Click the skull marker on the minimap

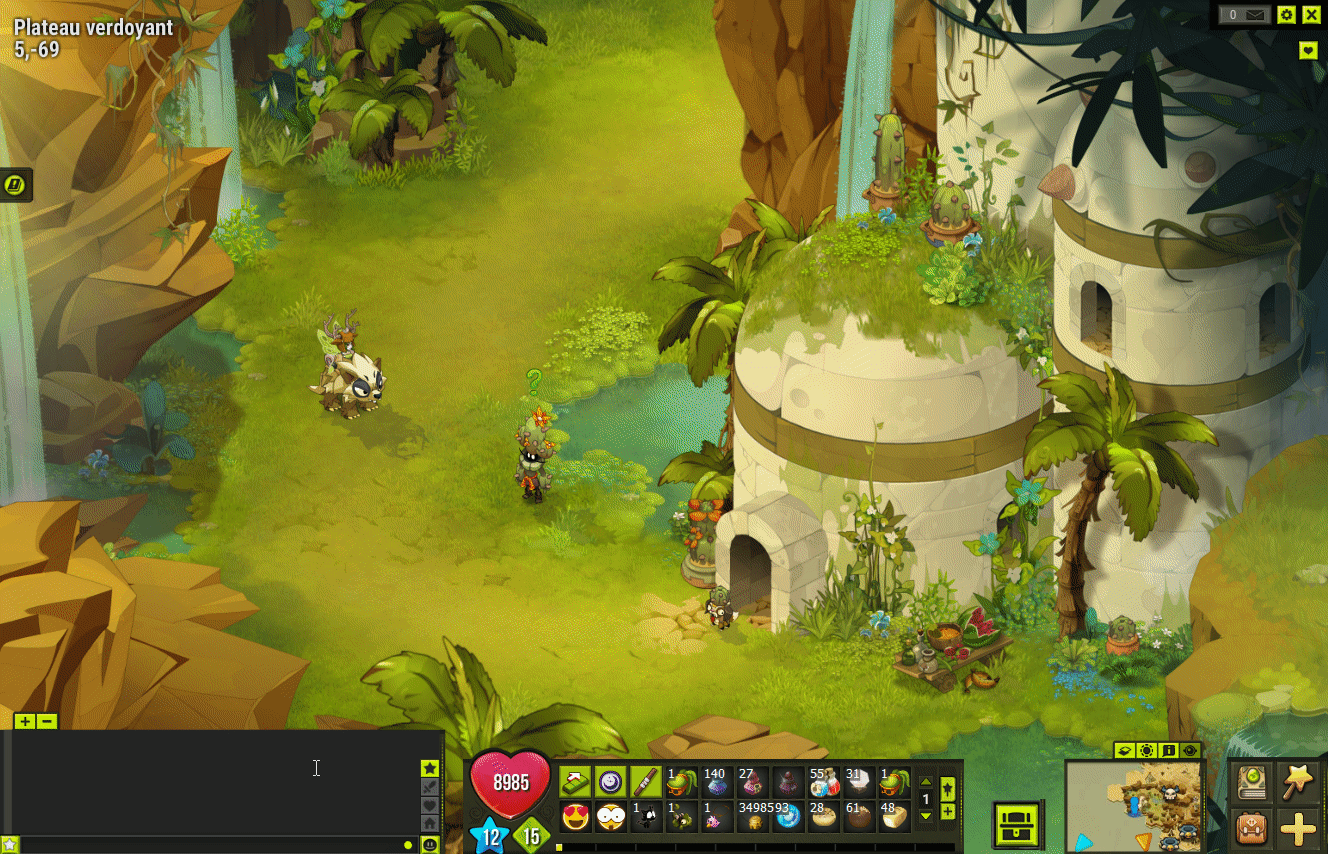click(1168, 795)
